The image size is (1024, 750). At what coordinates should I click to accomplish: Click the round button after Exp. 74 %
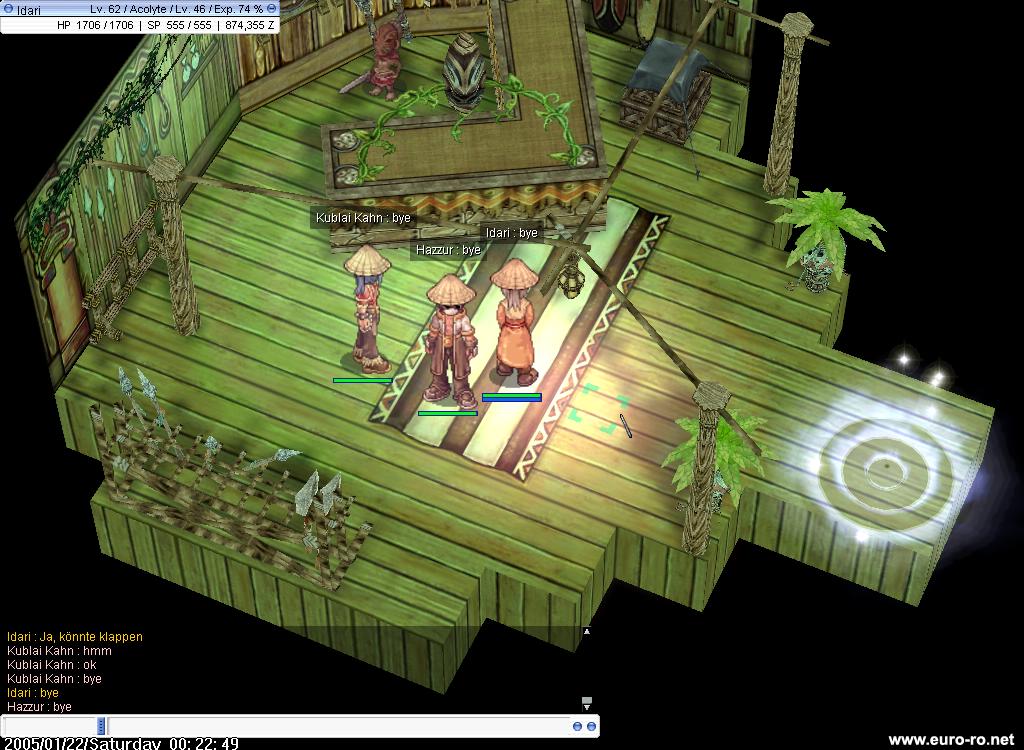(272, 9)
